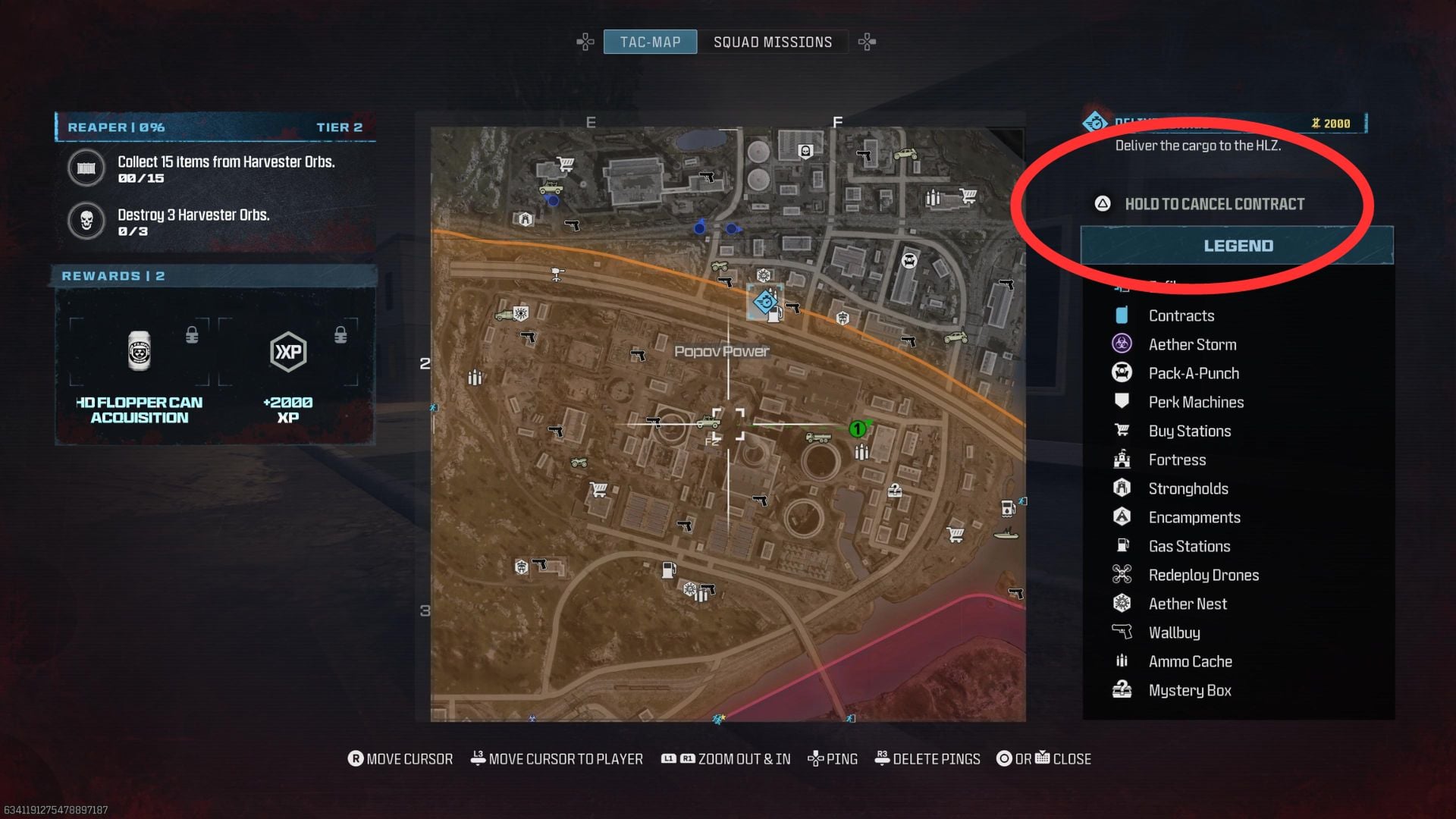This screenshot has width=1456, height=819.
Task: Open the Legend panel
Action: point(1238,245)
